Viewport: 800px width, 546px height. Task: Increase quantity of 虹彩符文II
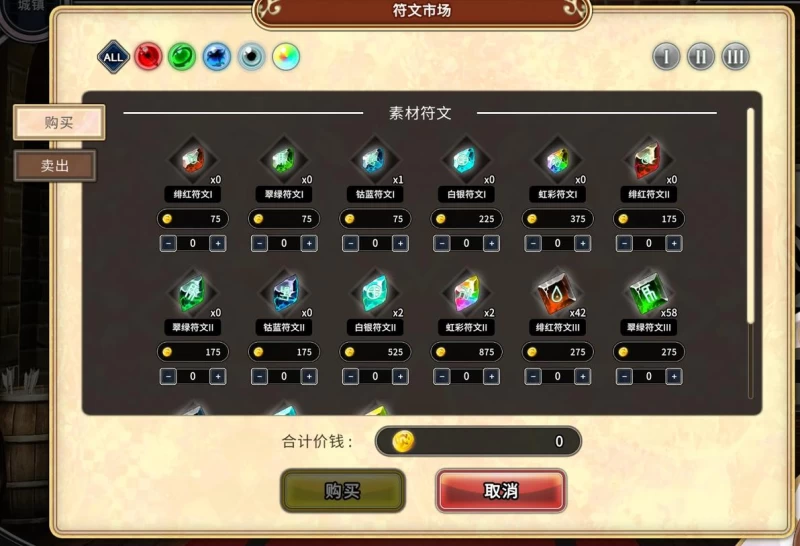click(x=491, y=376)
